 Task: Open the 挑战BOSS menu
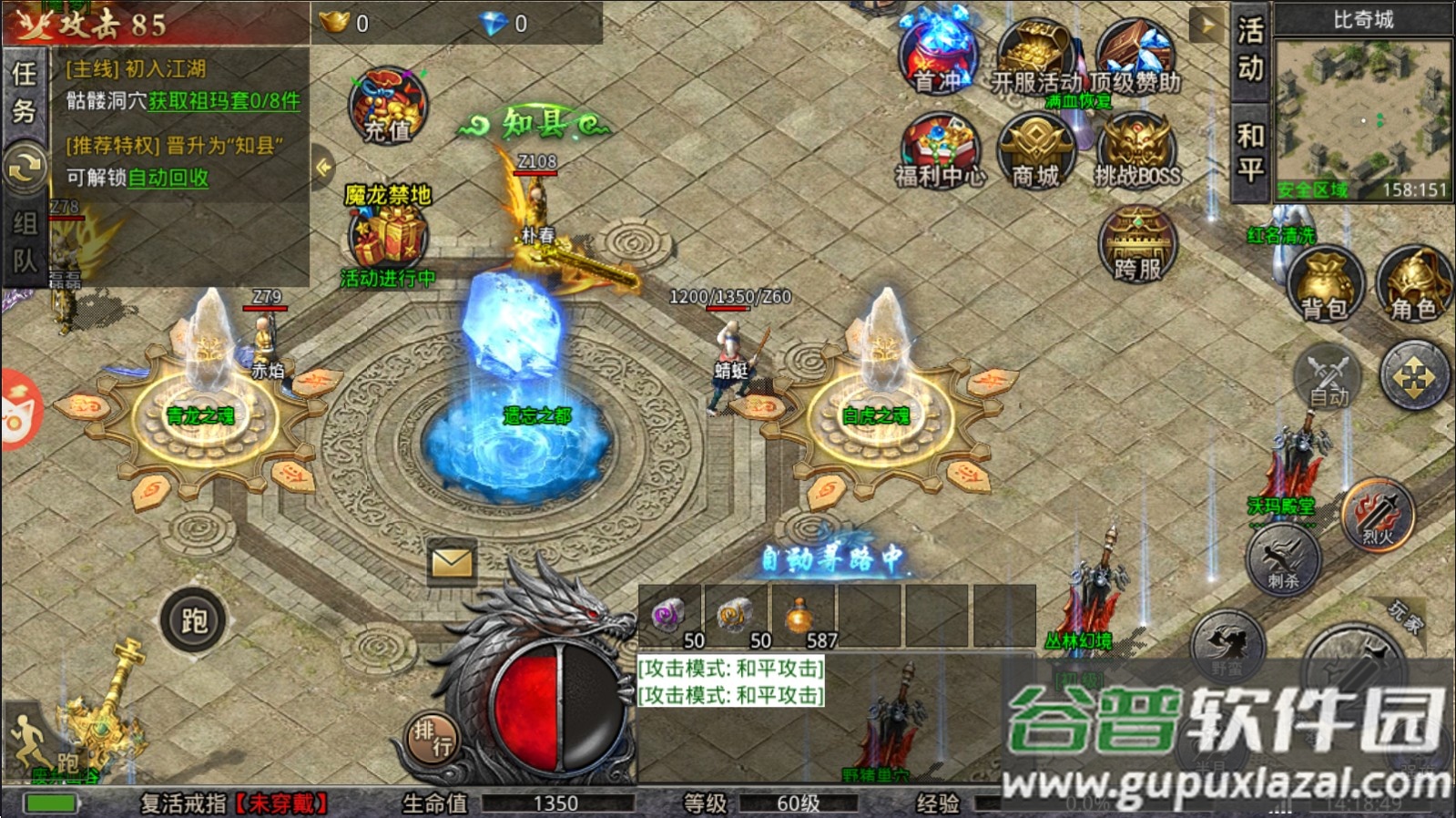tap(1136, 150)
